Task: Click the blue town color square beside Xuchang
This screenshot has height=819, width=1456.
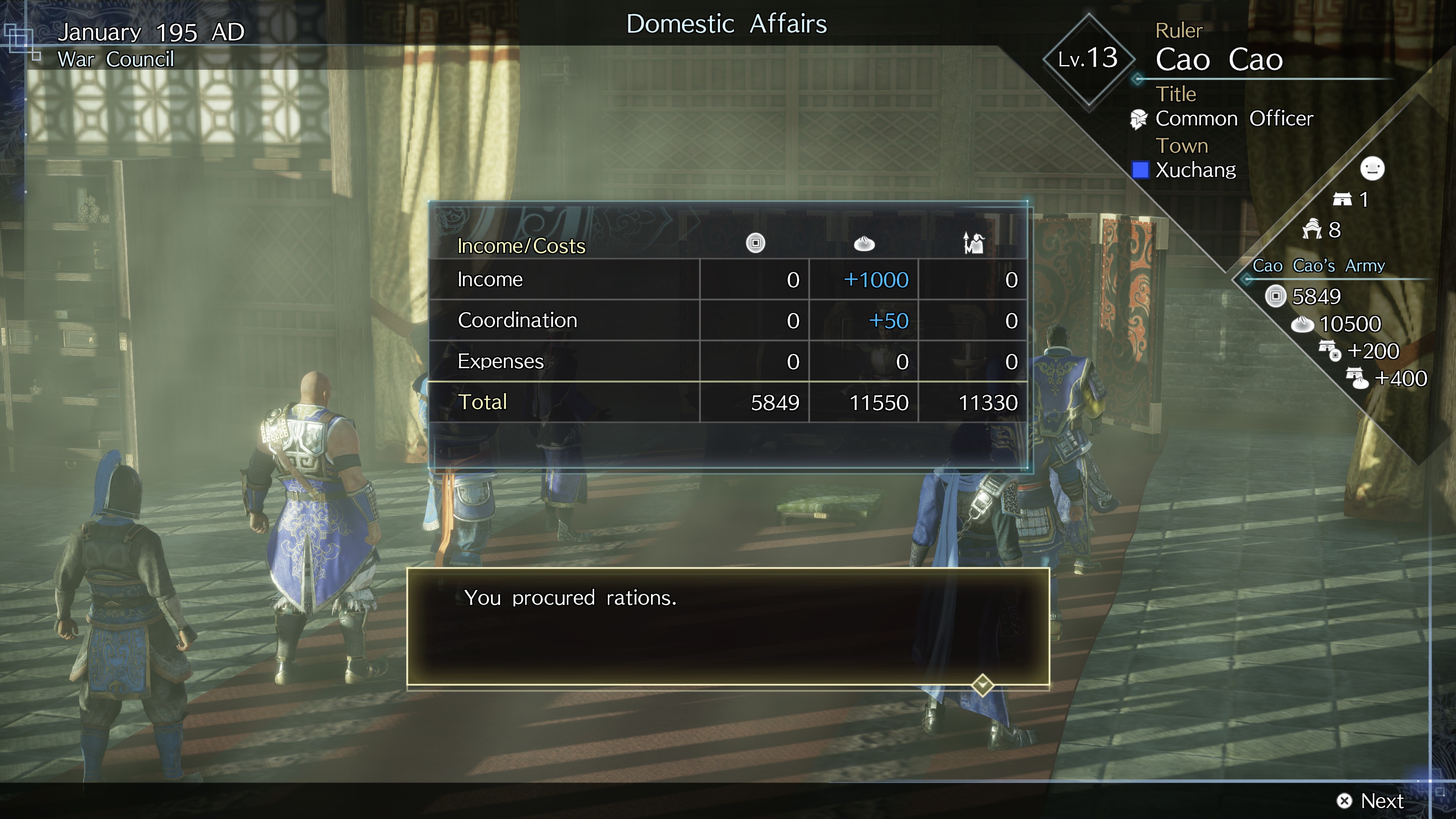Action: (1141, 169)
